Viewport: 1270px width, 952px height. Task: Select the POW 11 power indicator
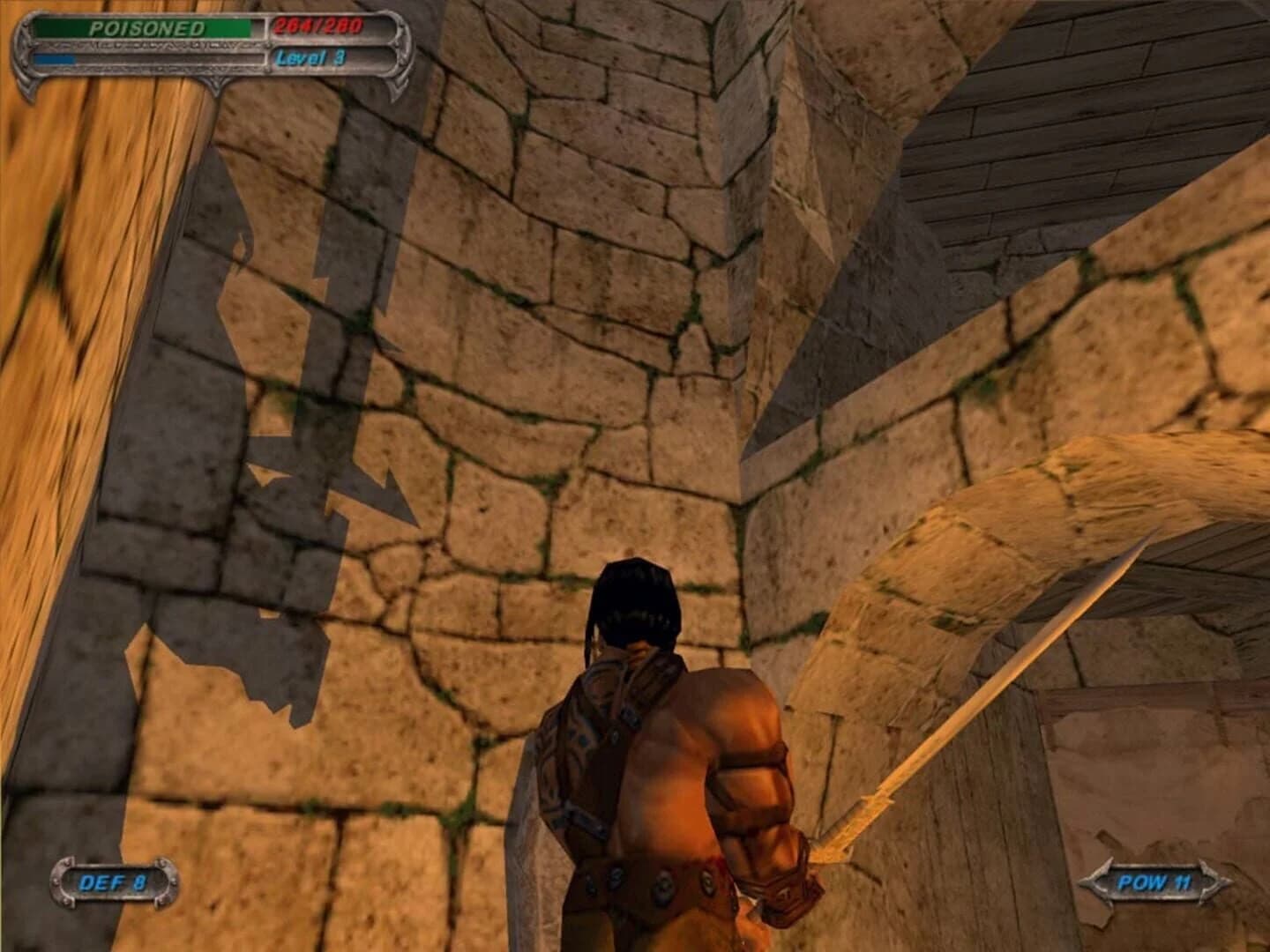point(1155,880)
